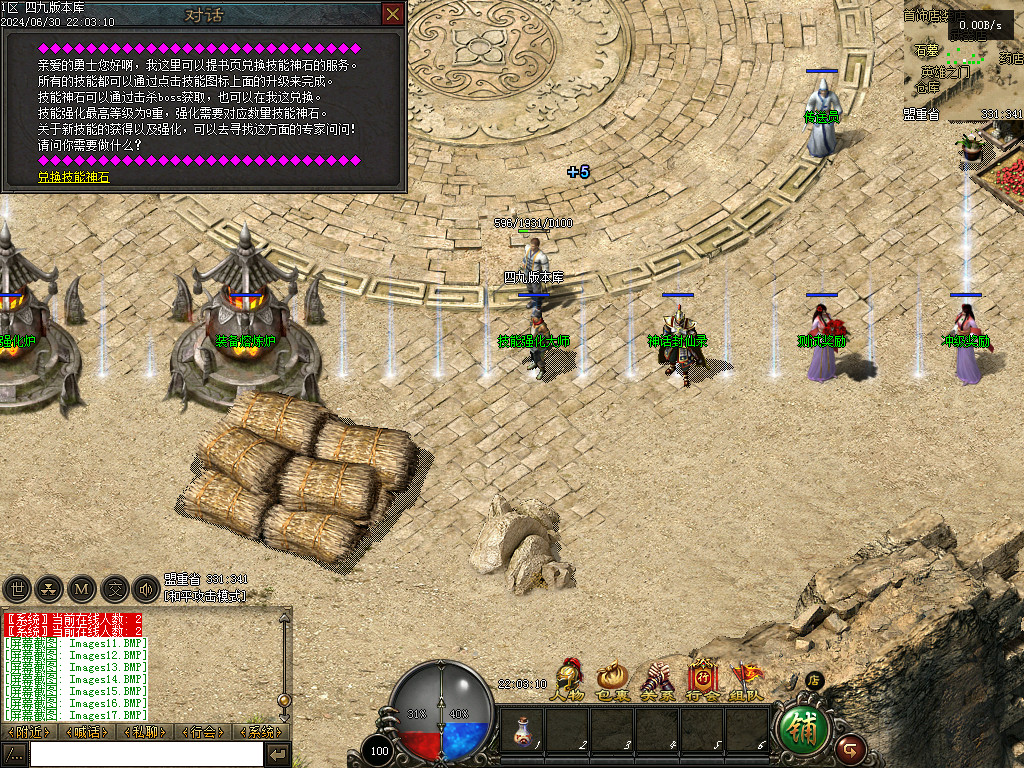The width and height of the screenshot is (1024, 768).
Task: Open the green 铺 shop button
Action: (x=802, y=730)
